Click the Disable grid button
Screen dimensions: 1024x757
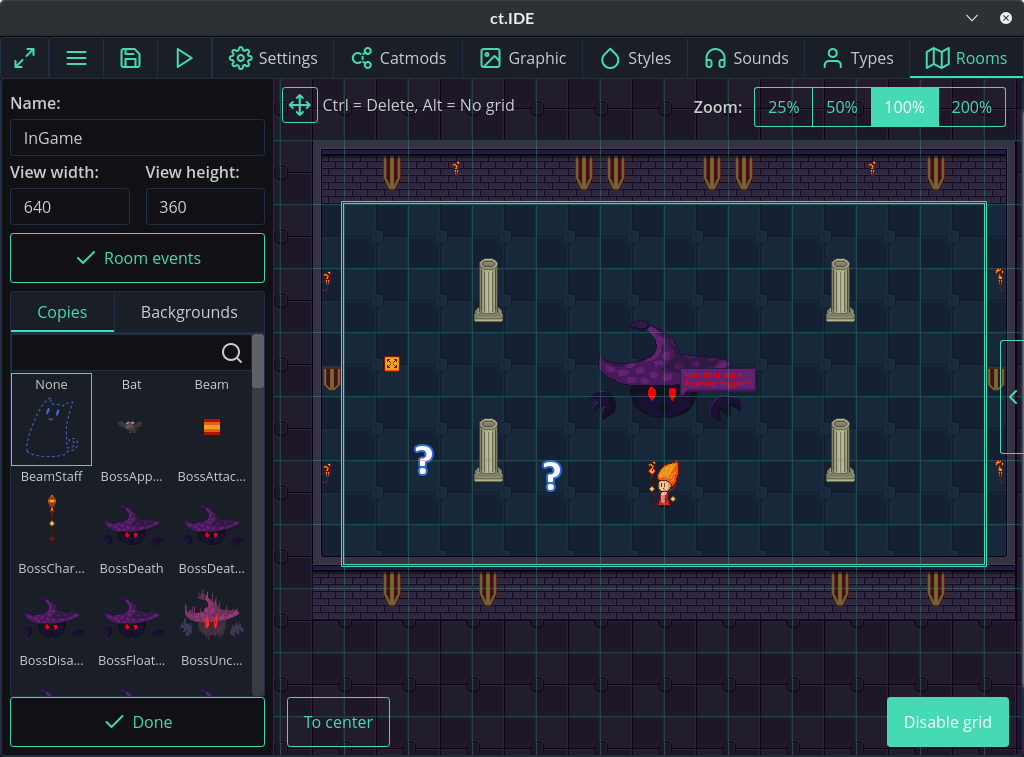point(947,722)
